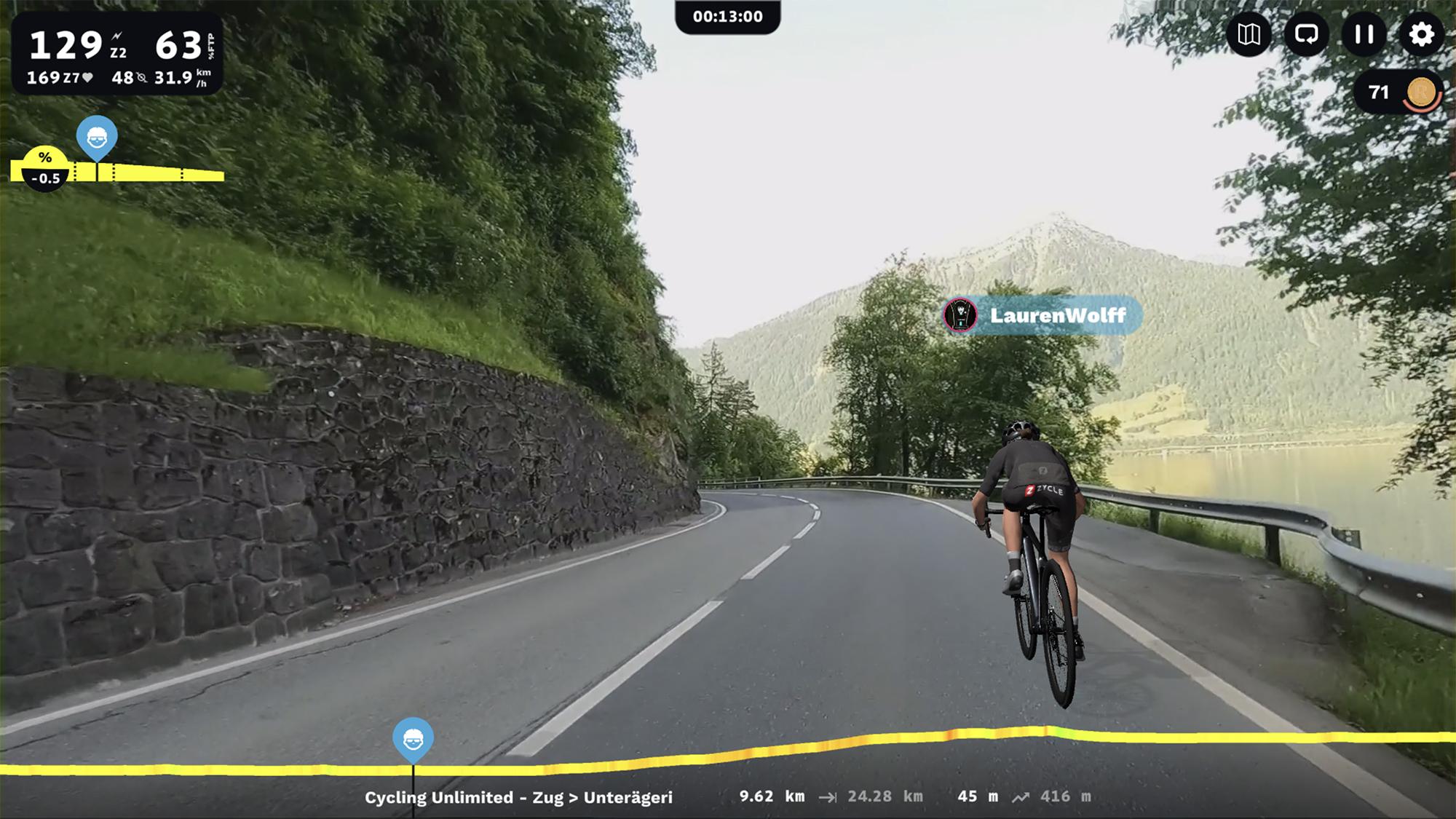The width and height of the screenshot is (1456, 819).
Task: Click the 71 coins counter
Action: (x=1378, y=91)
